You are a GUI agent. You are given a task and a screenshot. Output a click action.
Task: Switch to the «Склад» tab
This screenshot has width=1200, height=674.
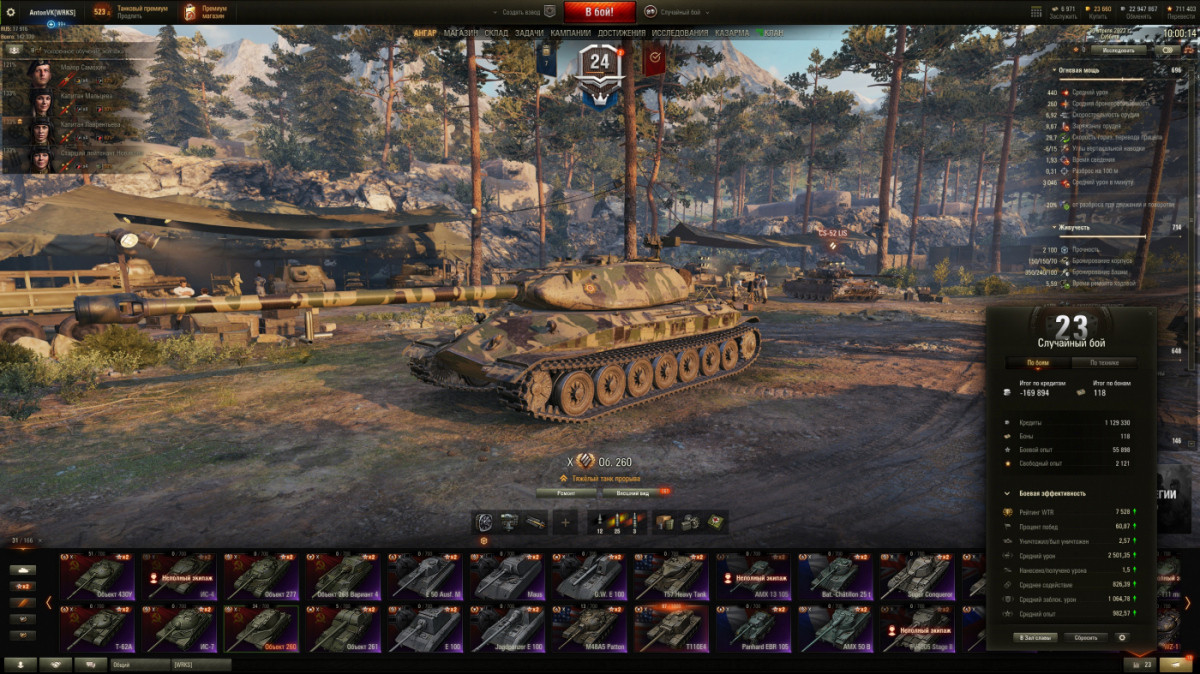click(497, 33)
